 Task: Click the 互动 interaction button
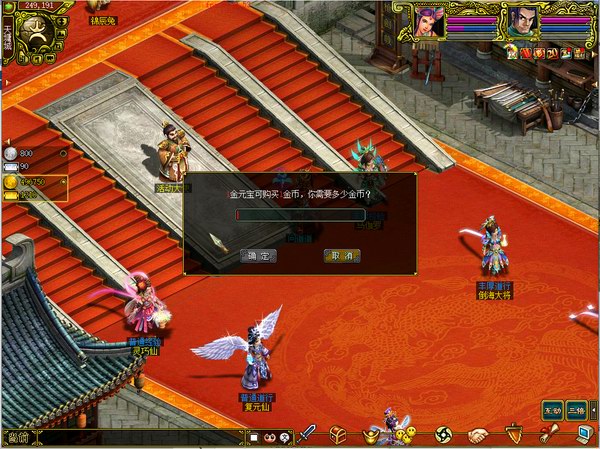[551, 410]
